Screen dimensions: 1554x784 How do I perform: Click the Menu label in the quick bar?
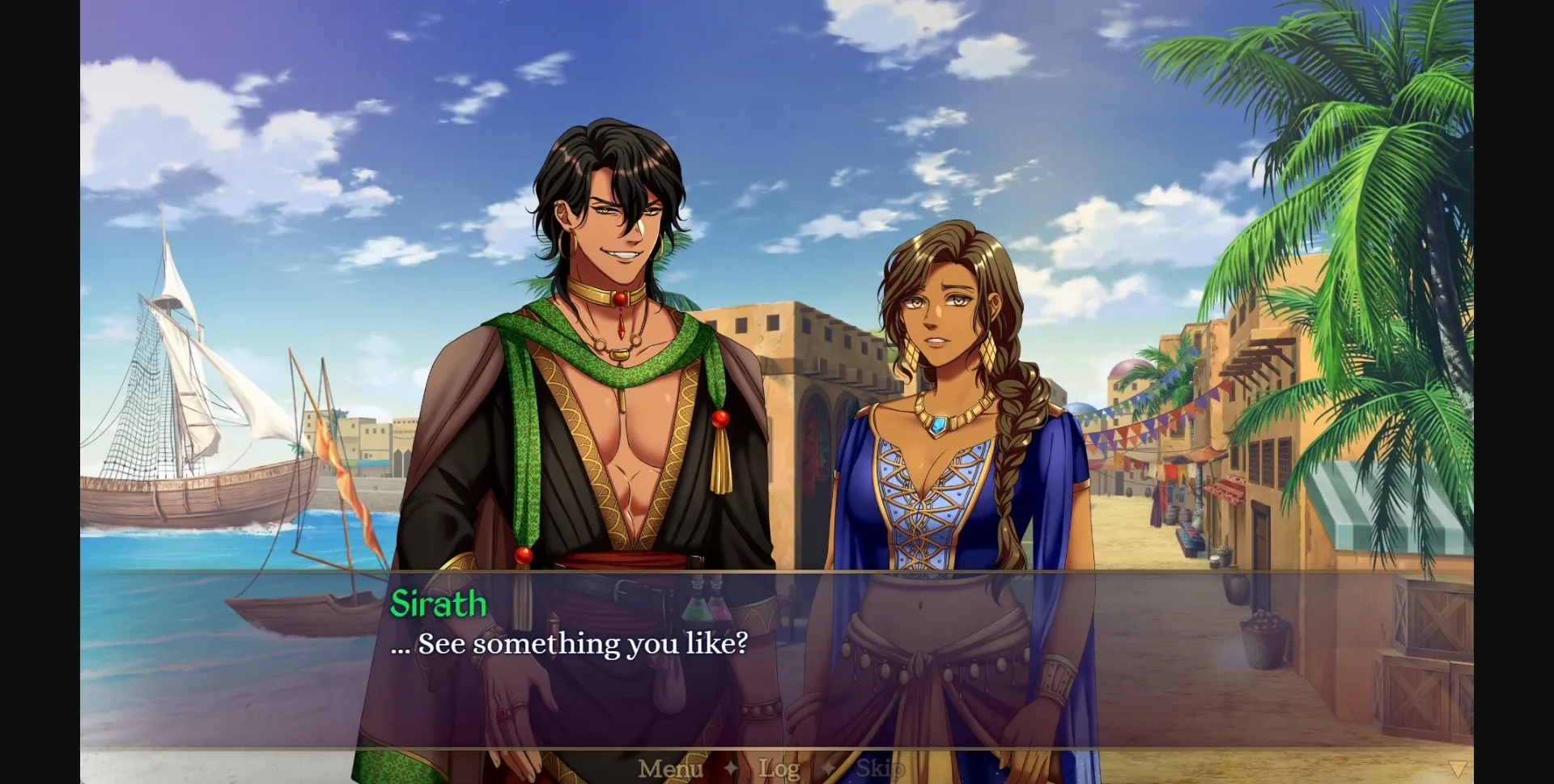click(x=670, y=769)
